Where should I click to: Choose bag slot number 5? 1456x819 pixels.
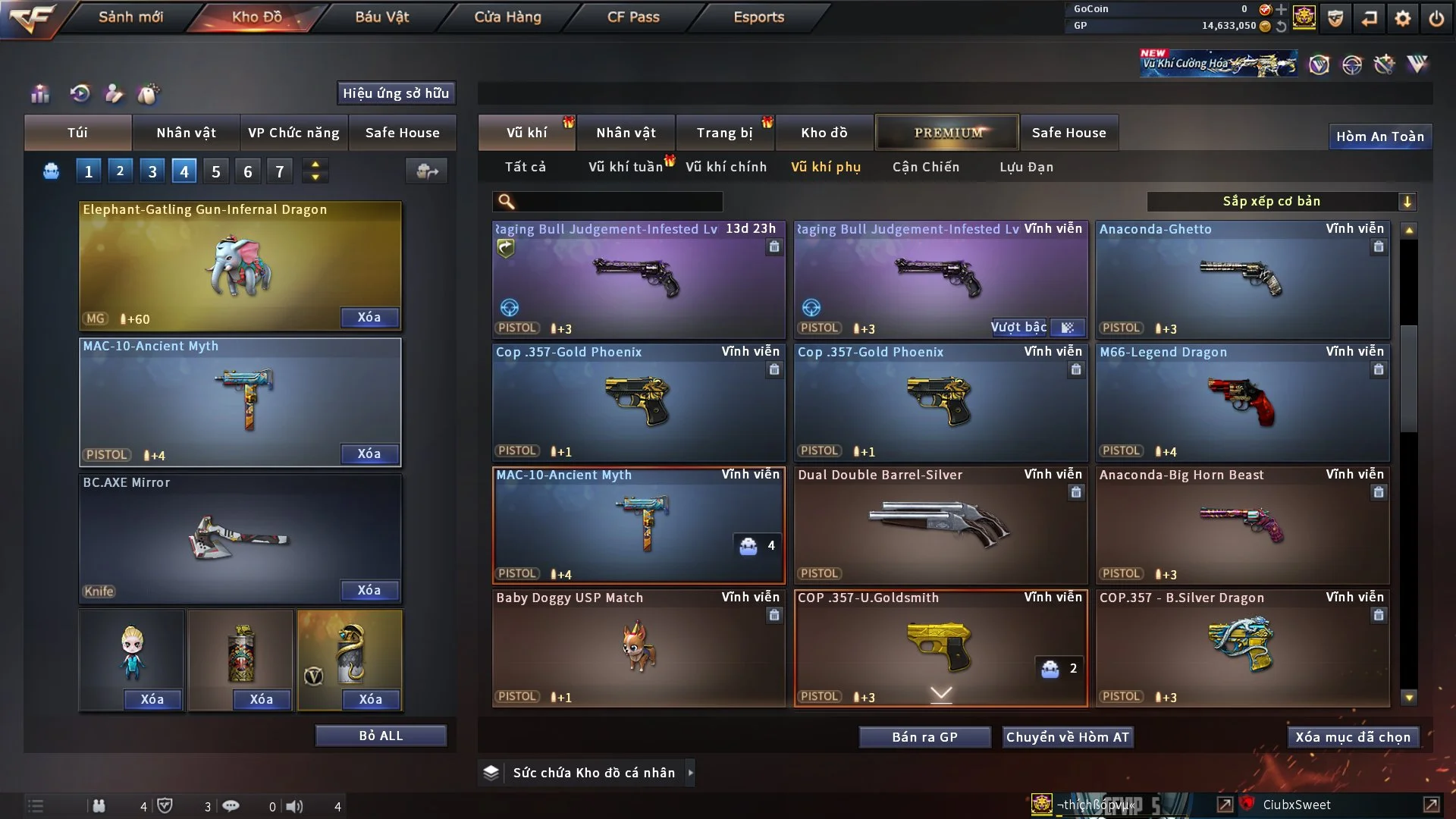(216, 171)
